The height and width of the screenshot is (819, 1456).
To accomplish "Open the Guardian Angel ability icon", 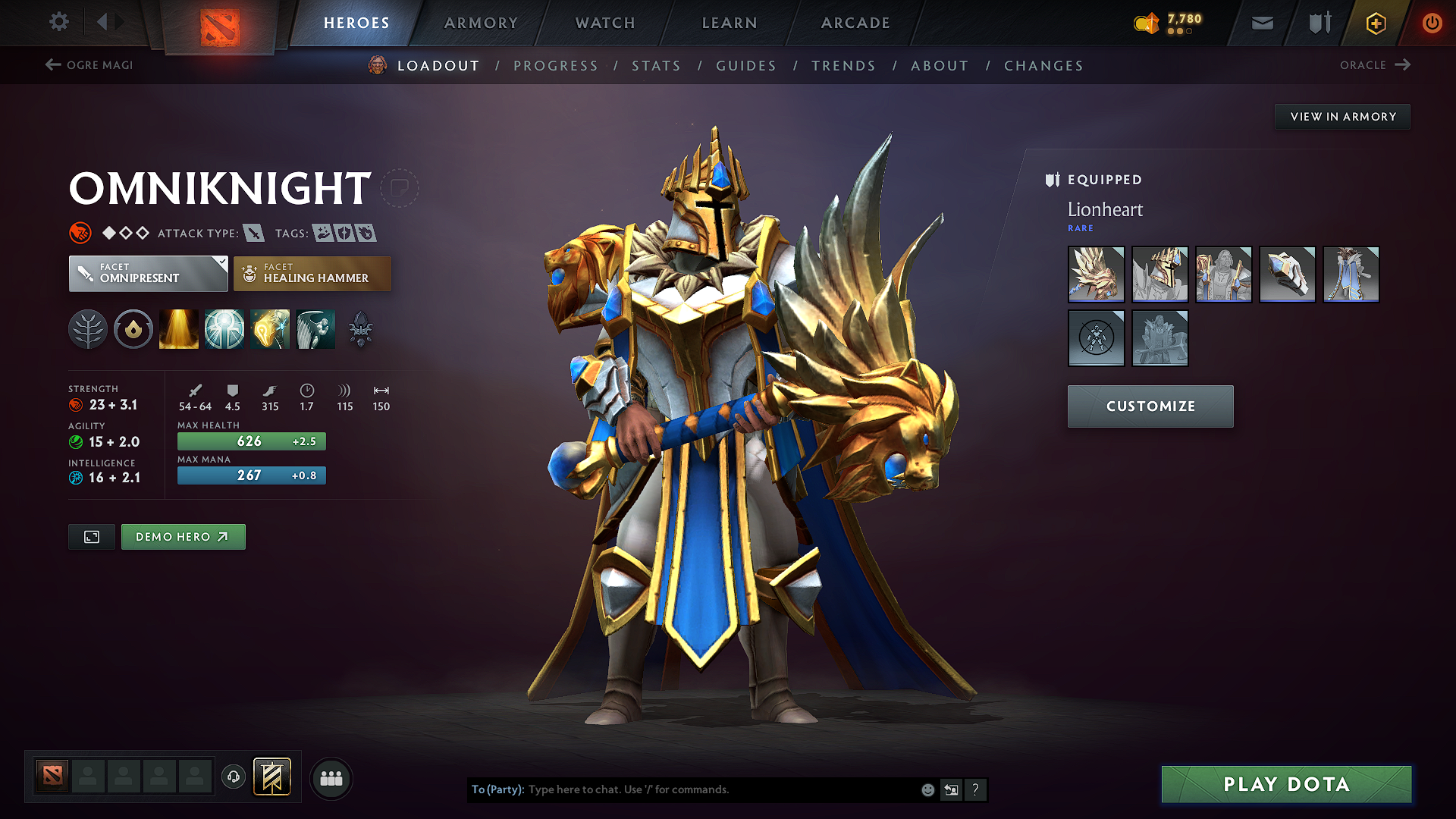I will [315, 328].
